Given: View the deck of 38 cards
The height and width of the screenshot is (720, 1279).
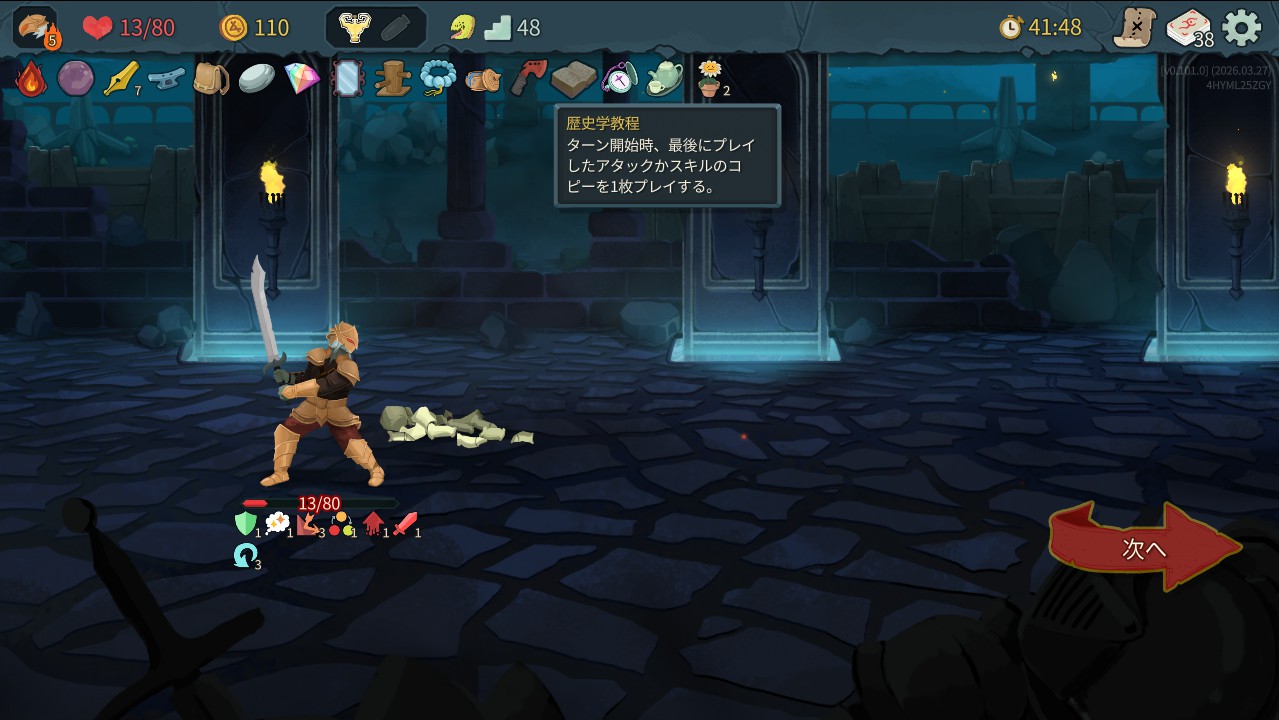Looking at the screenshot, I should pyautogui.click(x=1188, y=27).
